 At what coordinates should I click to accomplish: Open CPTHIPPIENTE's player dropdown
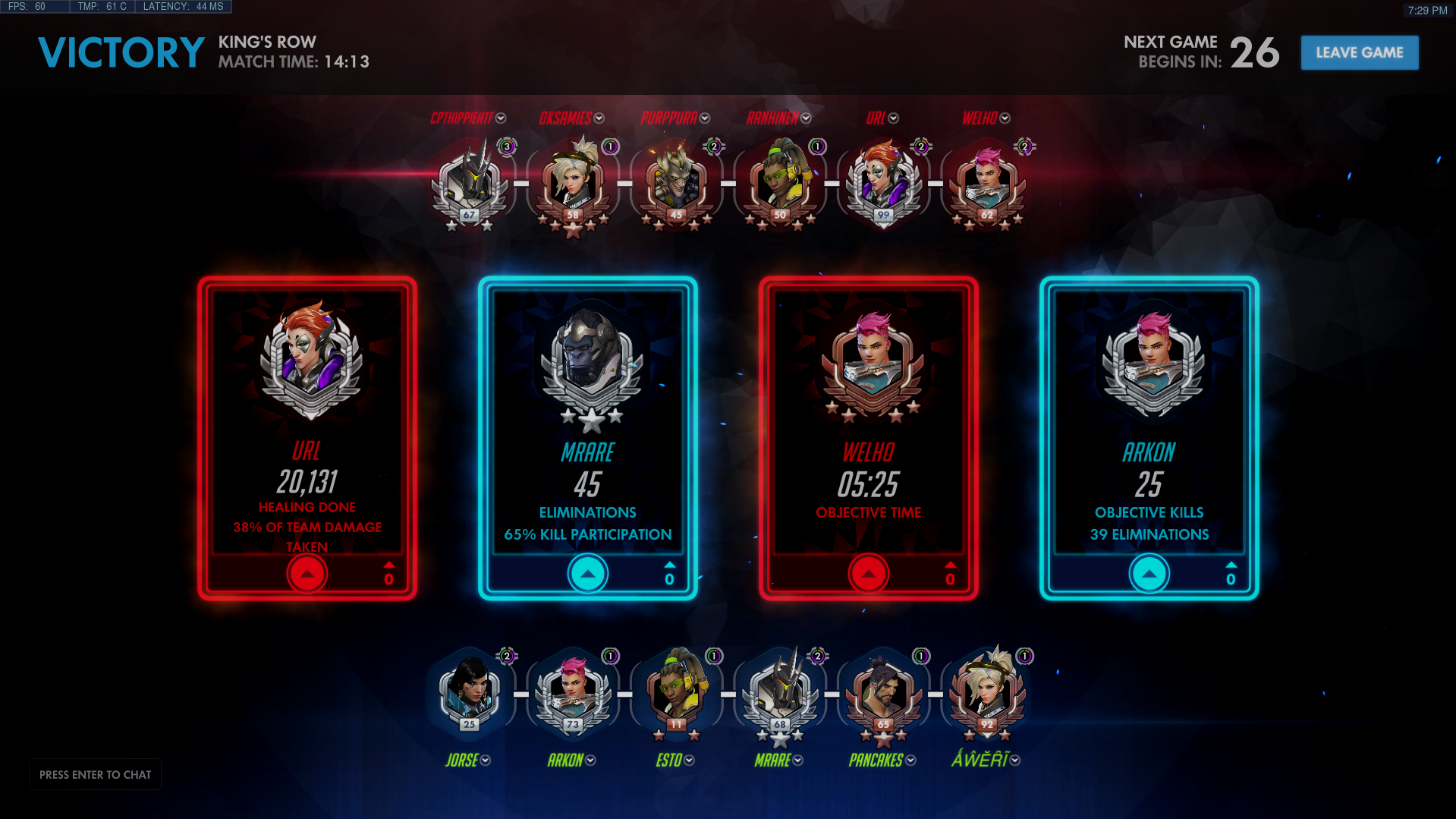501,118
